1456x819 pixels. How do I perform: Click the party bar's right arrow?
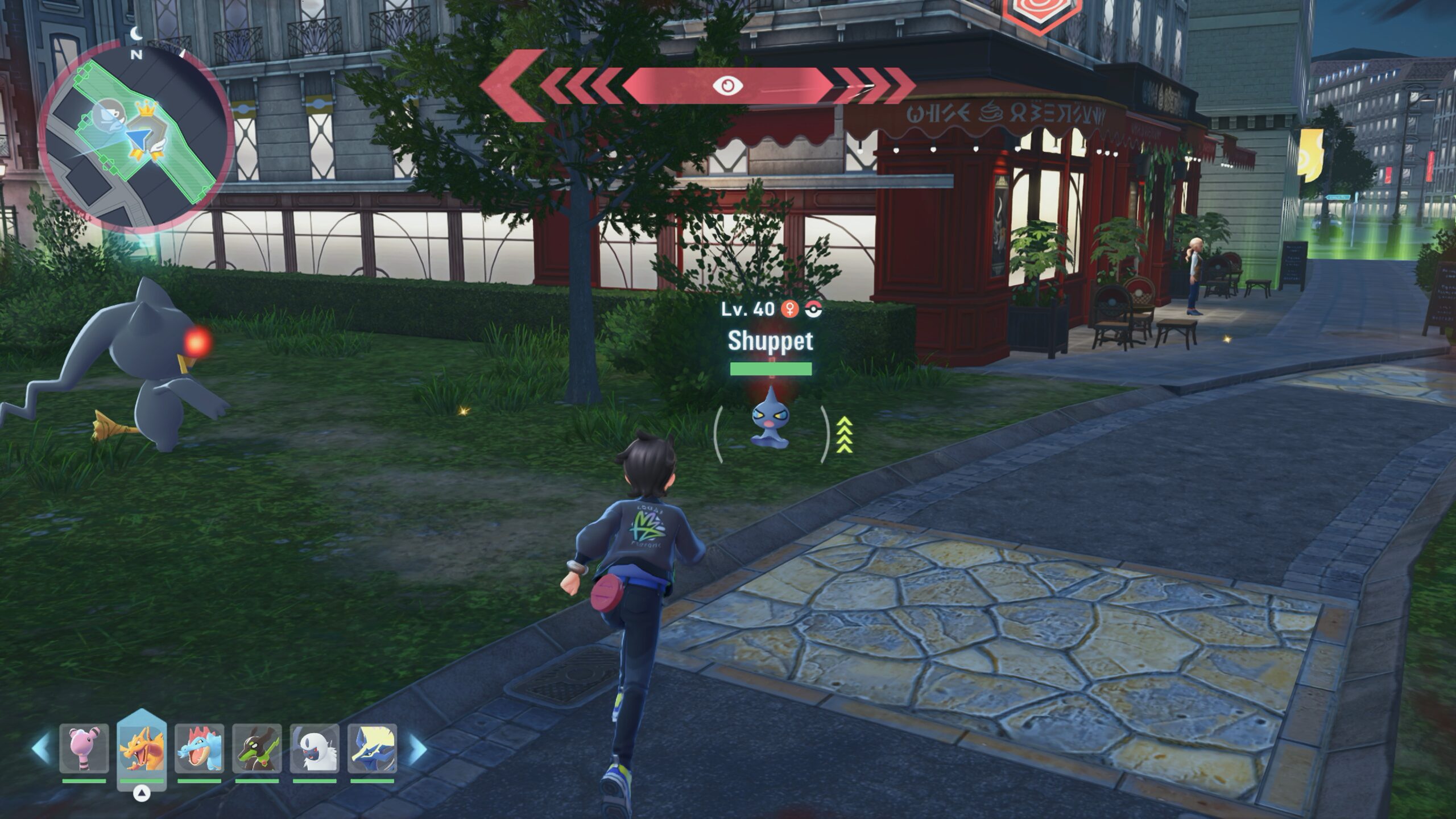pos(417,748)
